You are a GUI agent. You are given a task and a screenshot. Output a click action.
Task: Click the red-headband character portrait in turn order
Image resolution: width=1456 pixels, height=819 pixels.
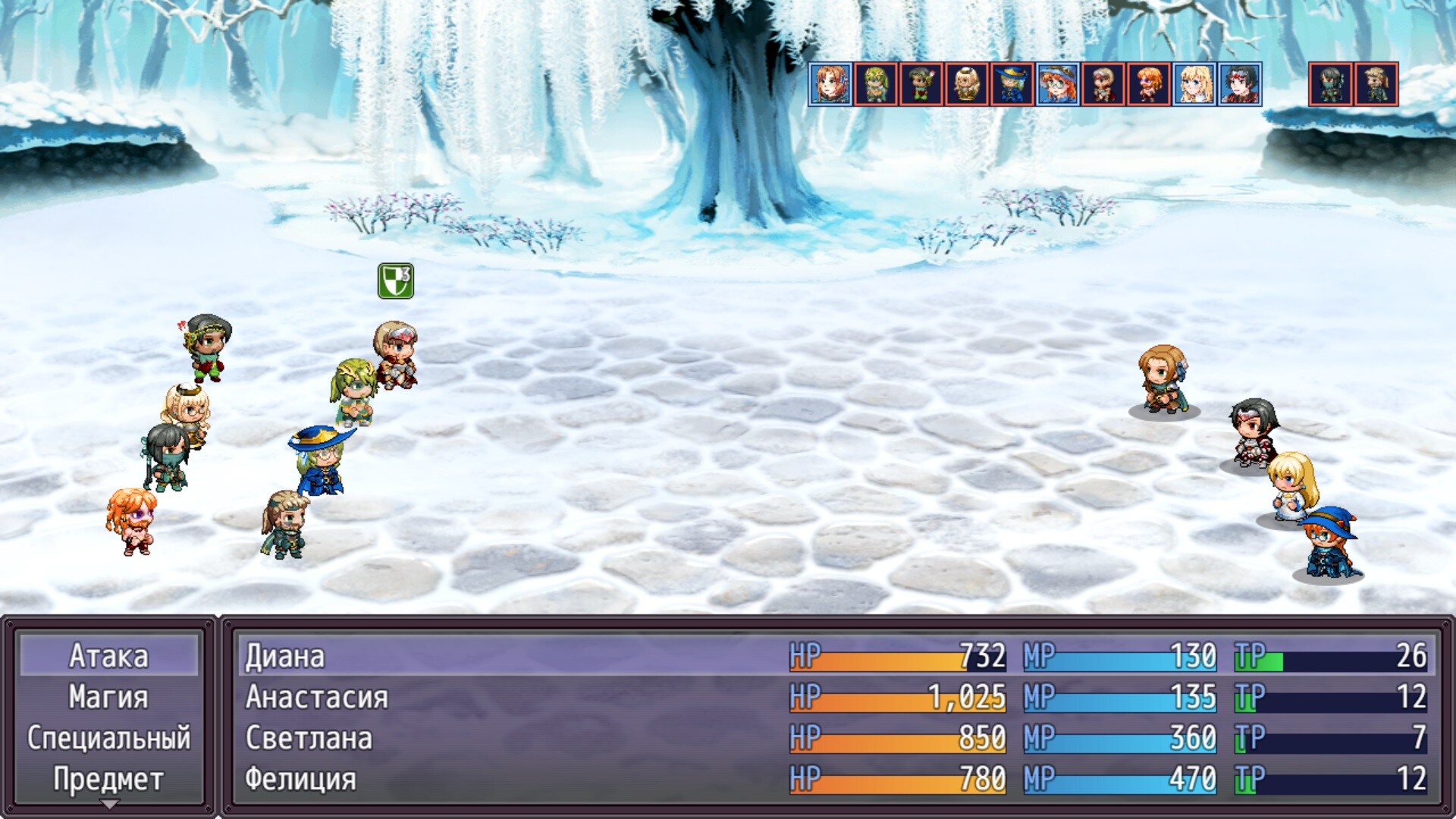pos(1238,83)
